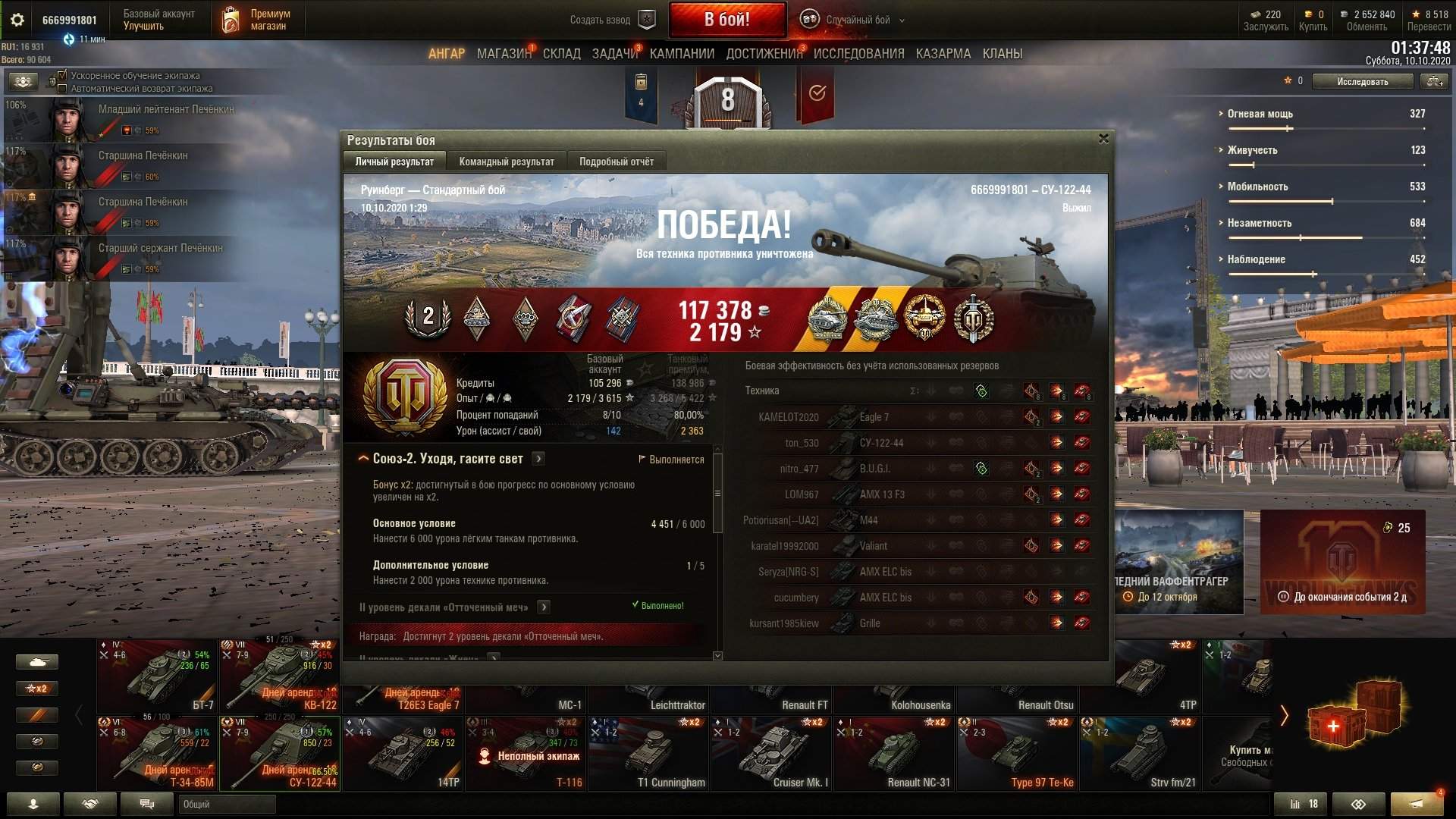Open the КЛАНЫ section
The height and width of the screenshot is (819, 1456).
(1002, 54)
